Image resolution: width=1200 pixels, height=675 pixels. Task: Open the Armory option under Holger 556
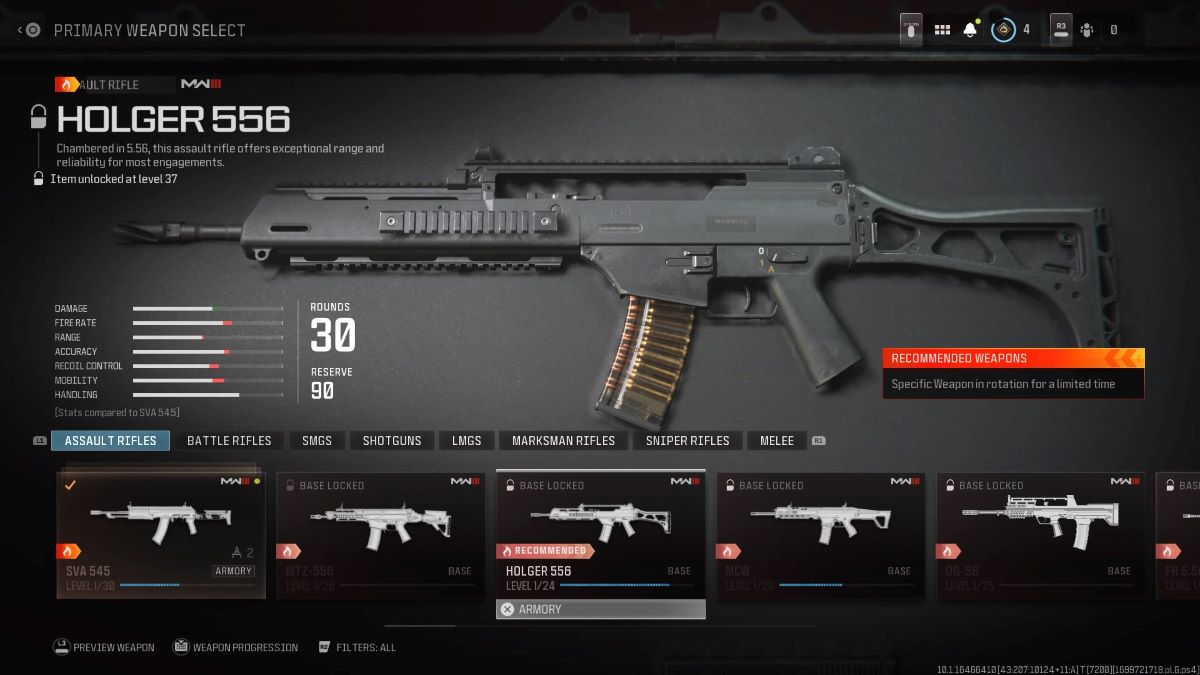point(600,609)
